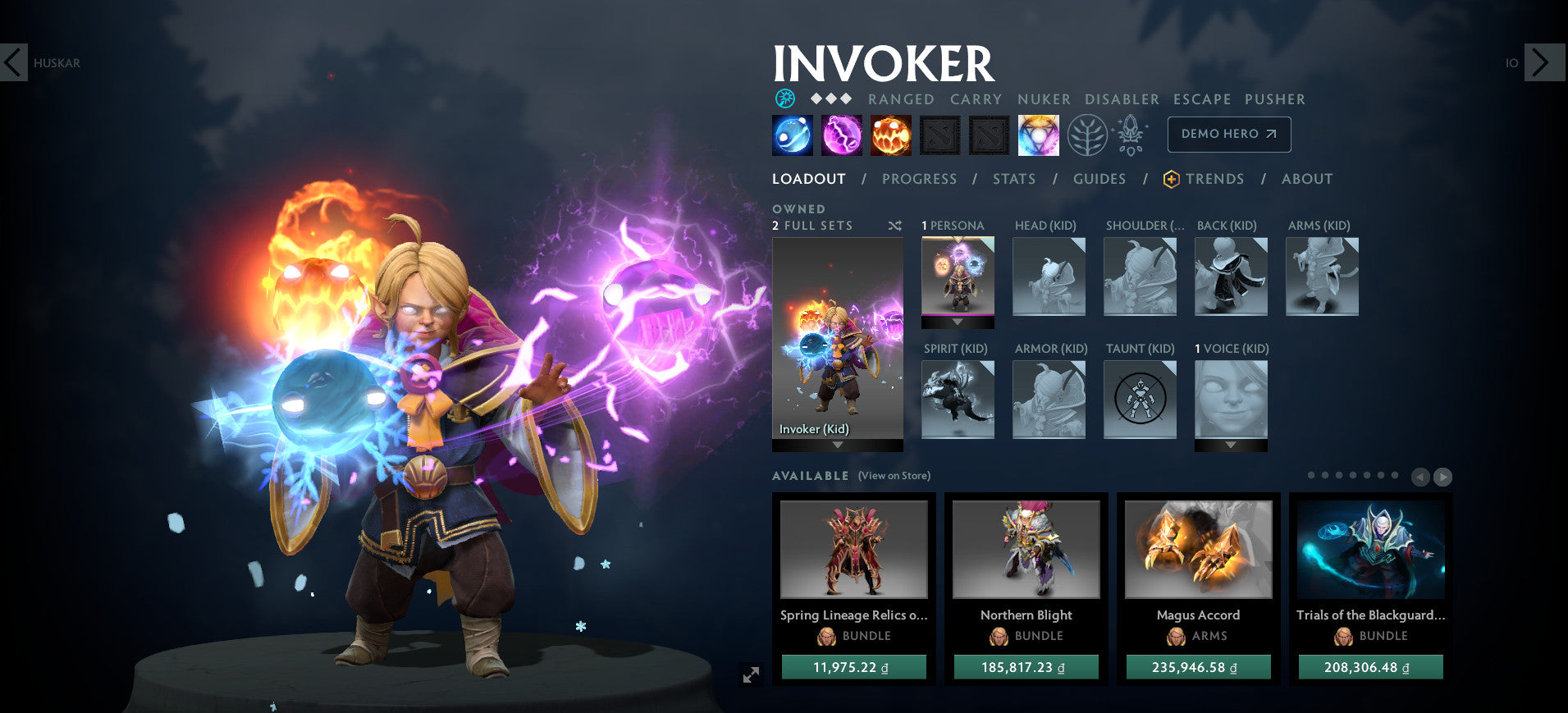Viewport: 1568px width, 713px height.
Task: Click the shuffle icon next to Full Sets
Action: (x=894, y=226)
